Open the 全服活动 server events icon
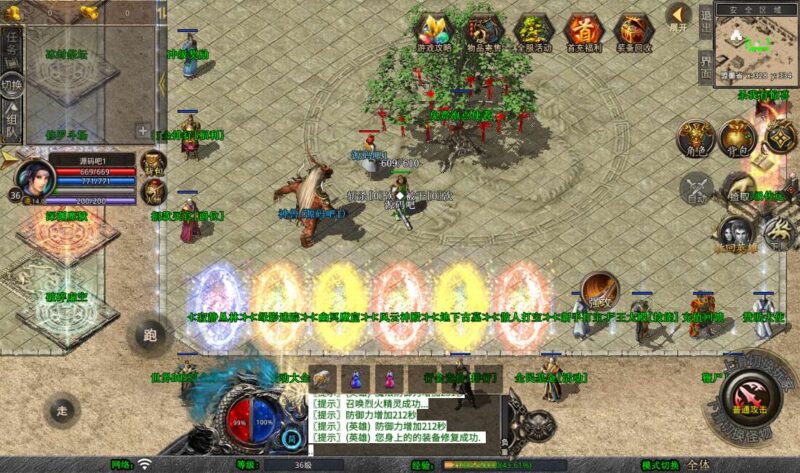 (534, 31)
